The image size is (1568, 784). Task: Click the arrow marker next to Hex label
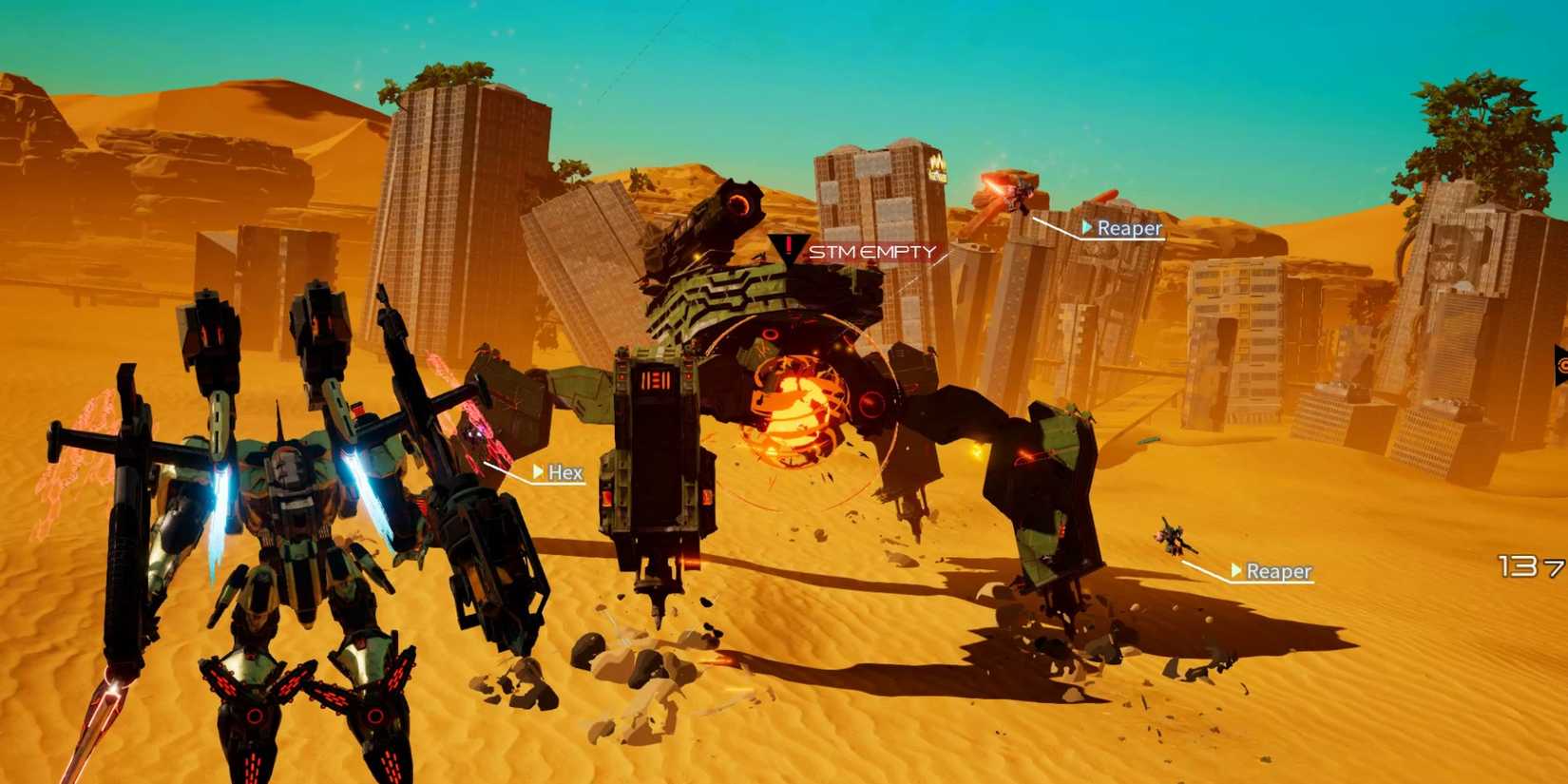pyautogui.click(x=538, y=472)
